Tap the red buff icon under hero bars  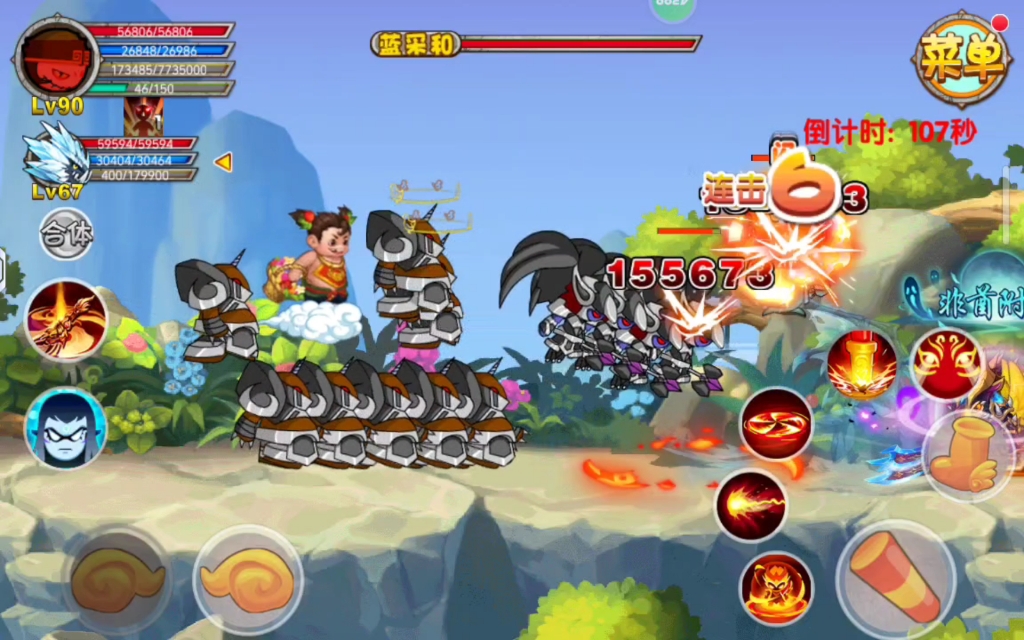[x=142, y=117]
